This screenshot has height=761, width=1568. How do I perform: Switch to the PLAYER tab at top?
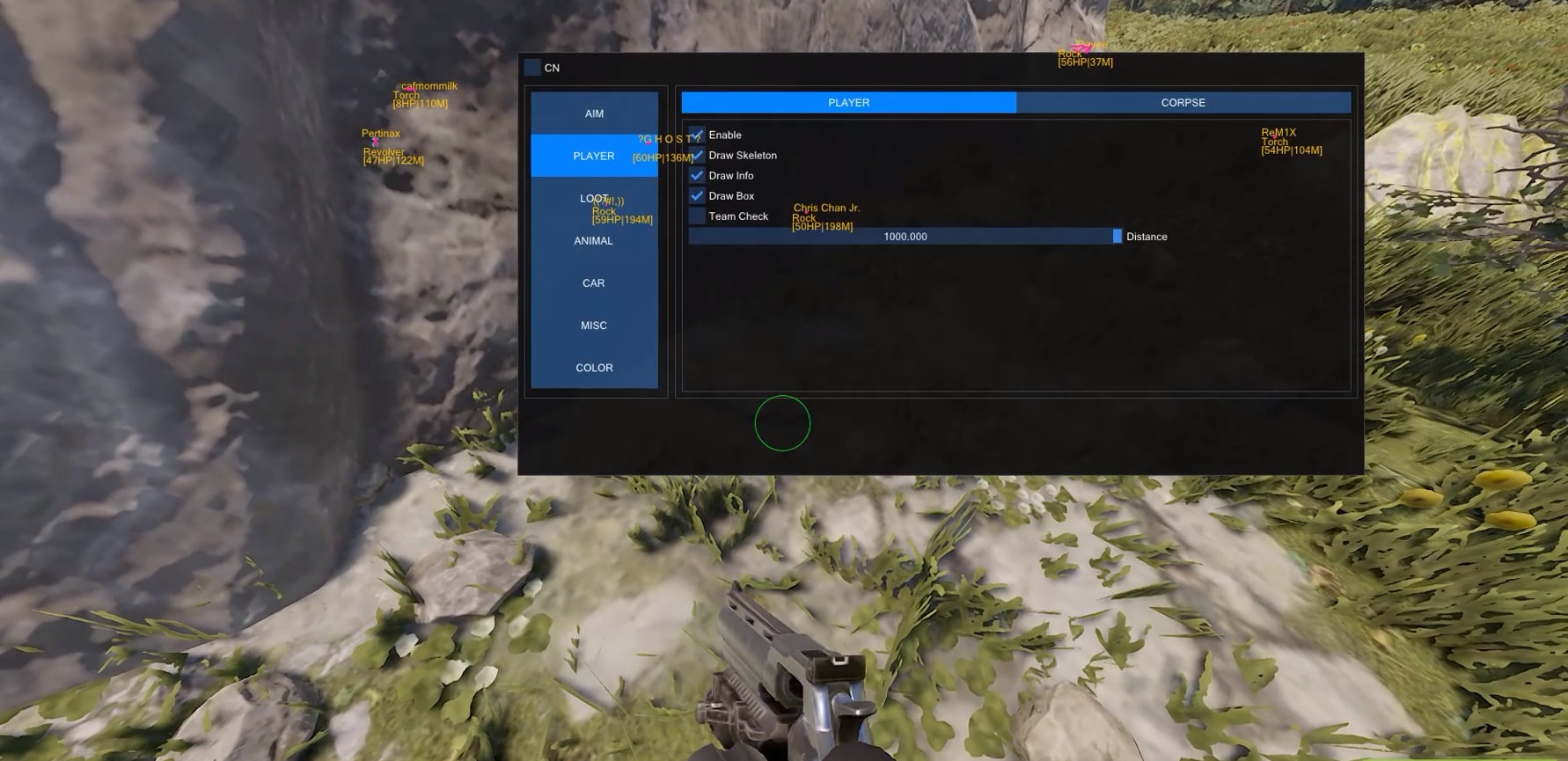pyautogui.click(x=848, y=102)
